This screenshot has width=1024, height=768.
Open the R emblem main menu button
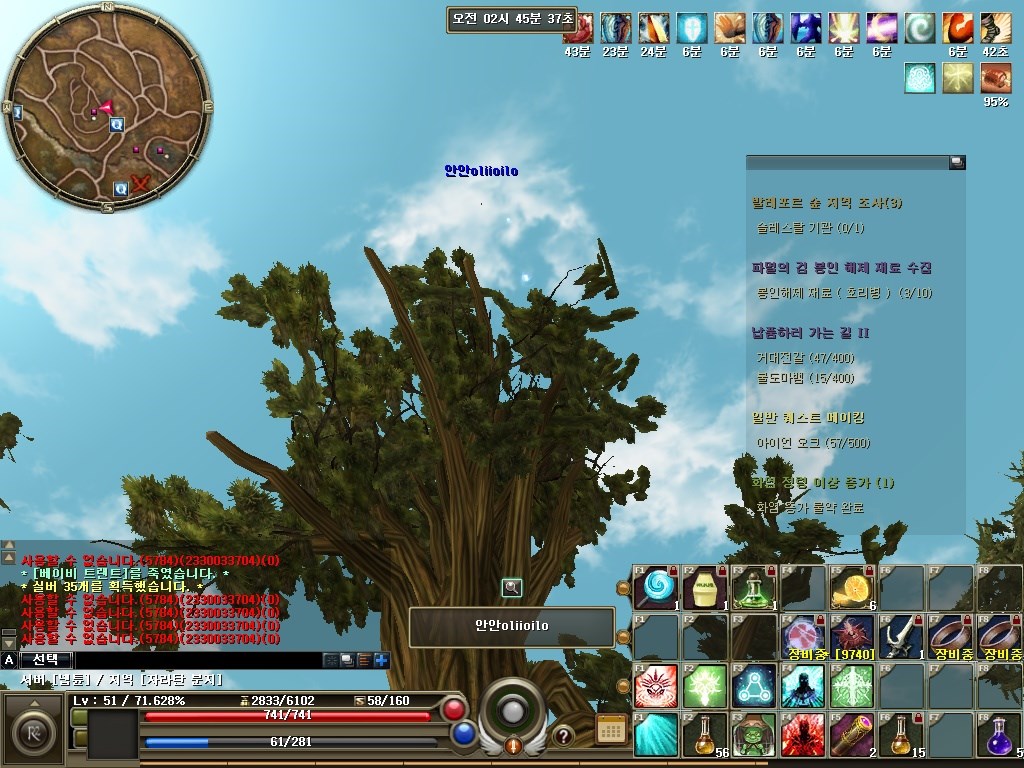point(34,728)
